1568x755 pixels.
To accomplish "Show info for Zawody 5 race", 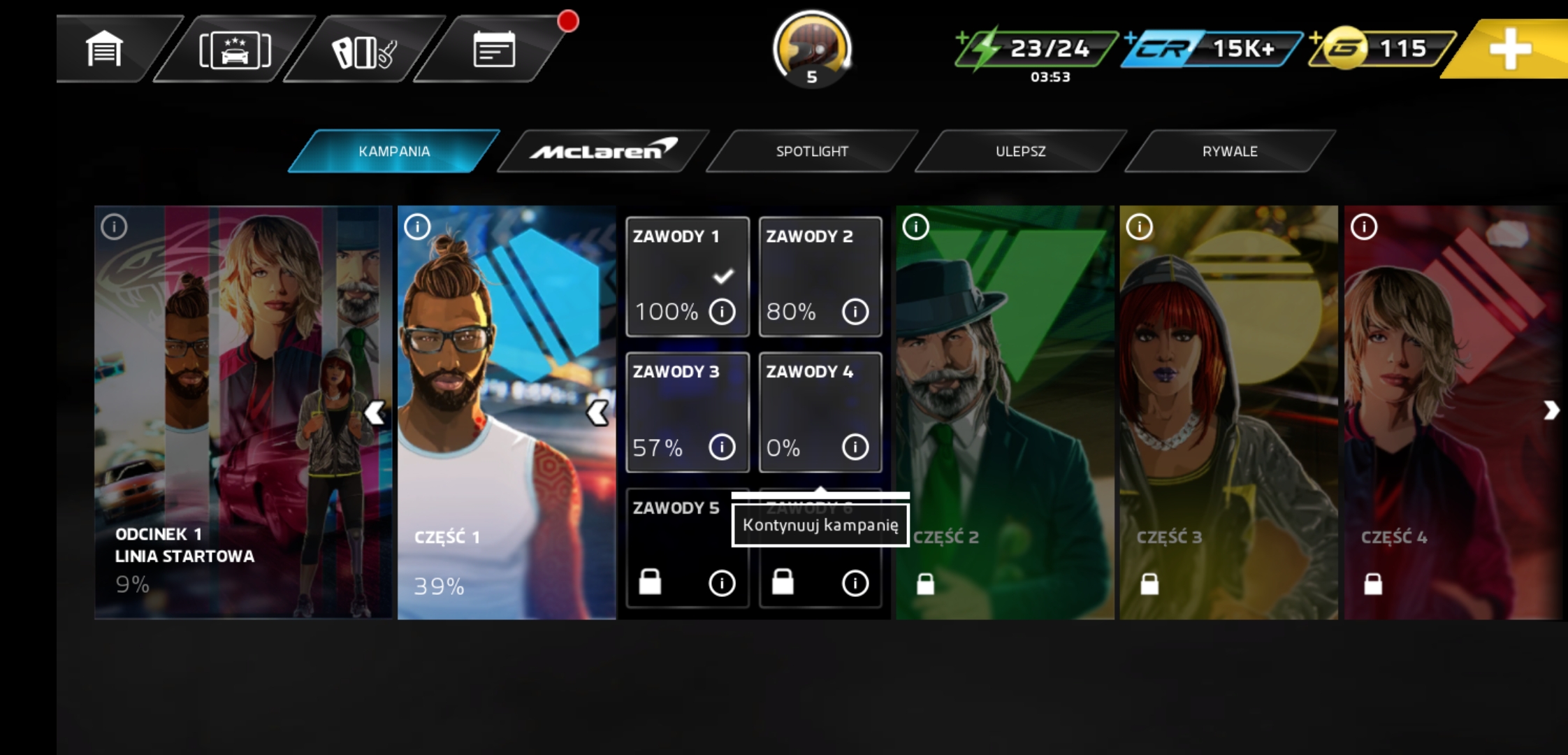I will [722, 583].
